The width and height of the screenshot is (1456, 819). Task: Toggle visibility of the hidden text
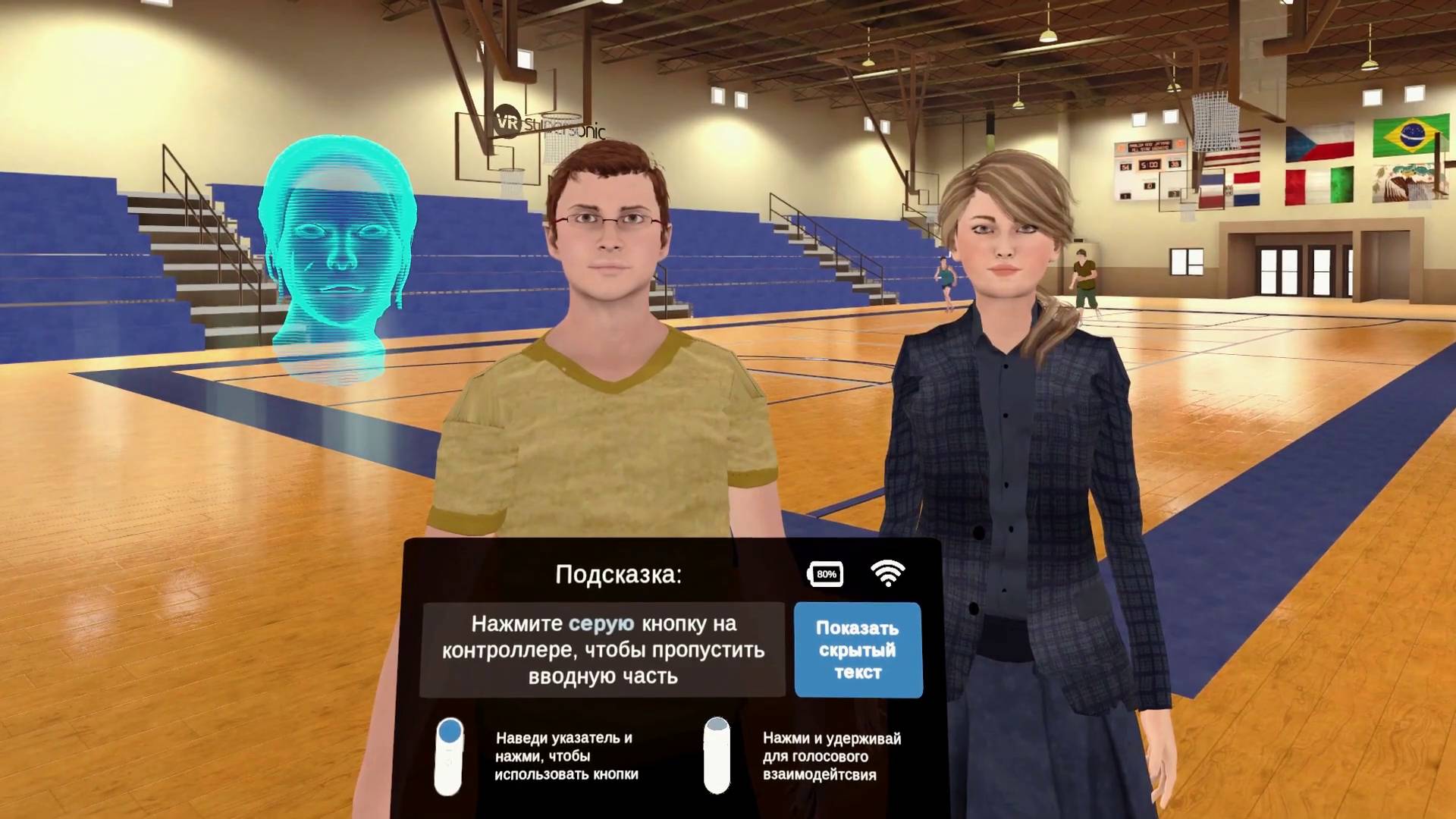coord(857,649)
